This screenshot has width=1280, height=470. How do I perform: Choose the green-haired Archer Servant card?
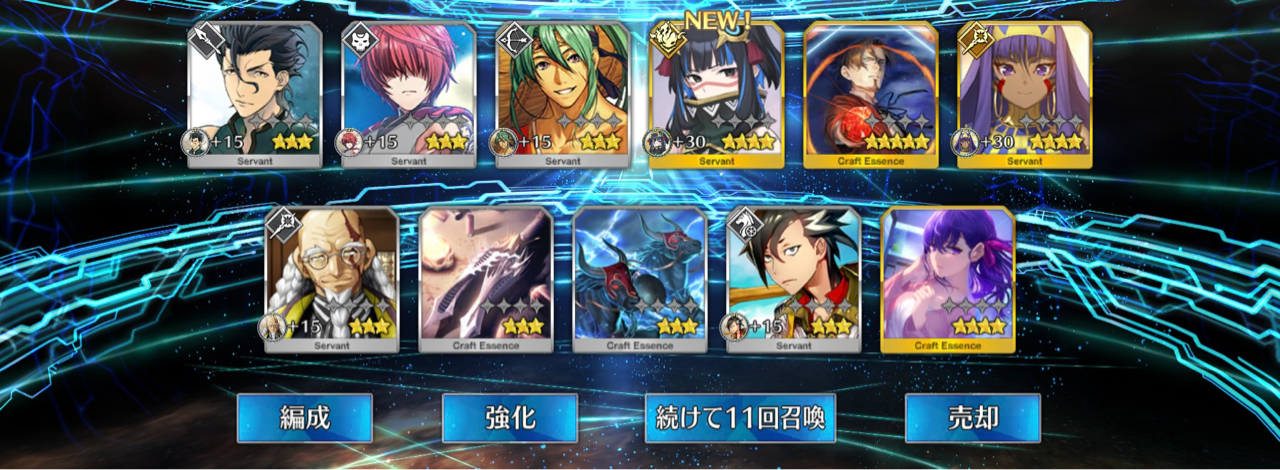563,95
